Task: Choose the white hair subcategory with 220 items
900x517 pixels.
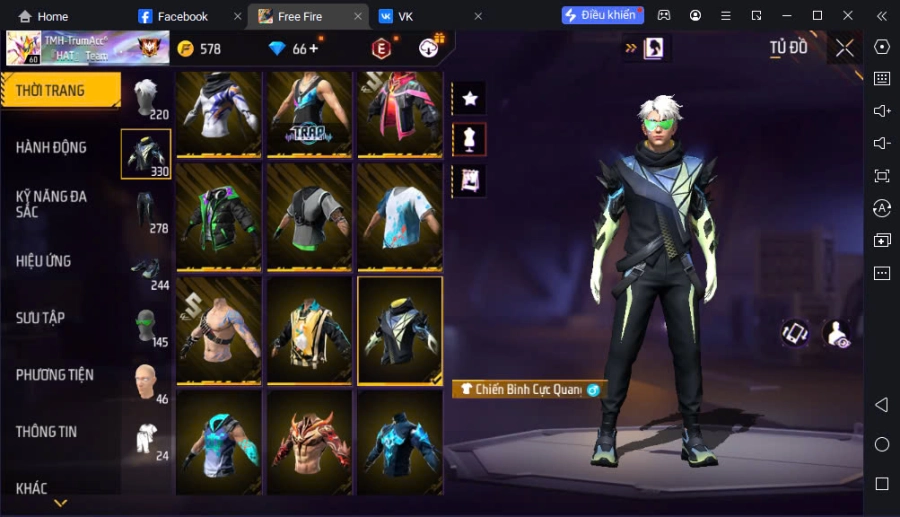Action: click(147, 98)
